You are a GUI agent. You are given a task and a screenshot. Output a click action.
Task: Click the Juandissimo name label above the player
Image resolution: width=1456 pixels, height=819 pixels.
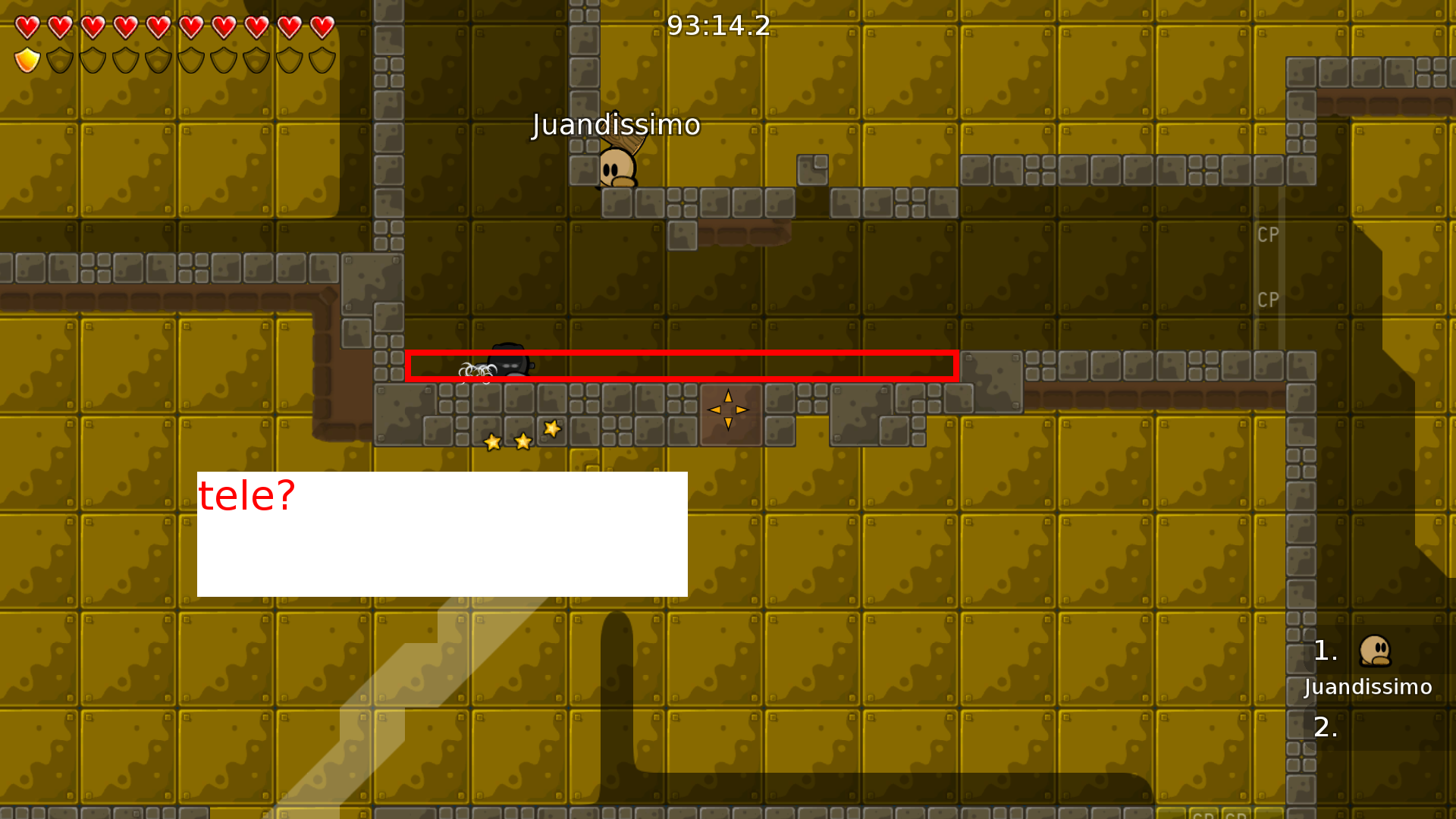click(x=616, y=125)
